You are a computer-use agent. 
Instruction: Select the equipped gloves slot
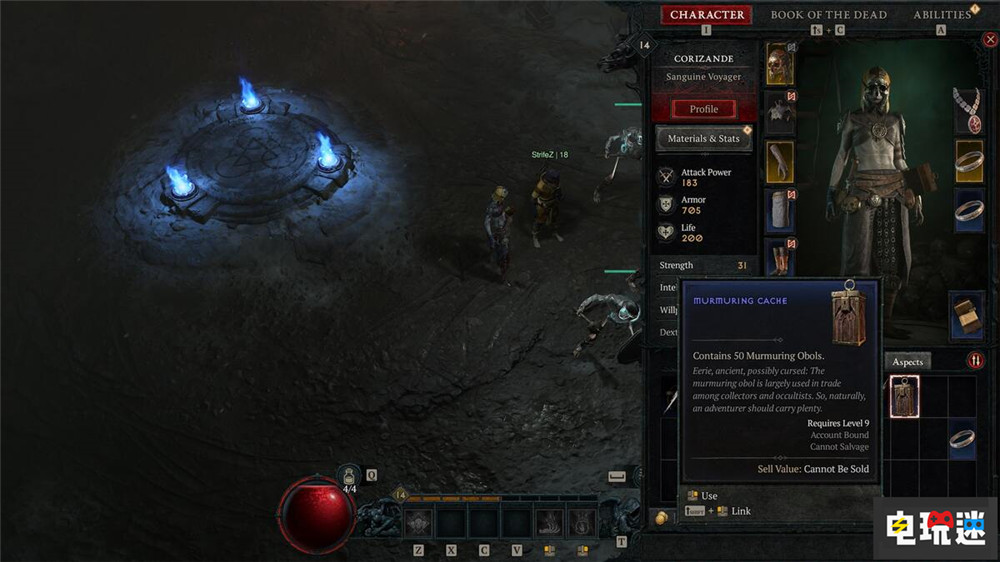(780, 162)
